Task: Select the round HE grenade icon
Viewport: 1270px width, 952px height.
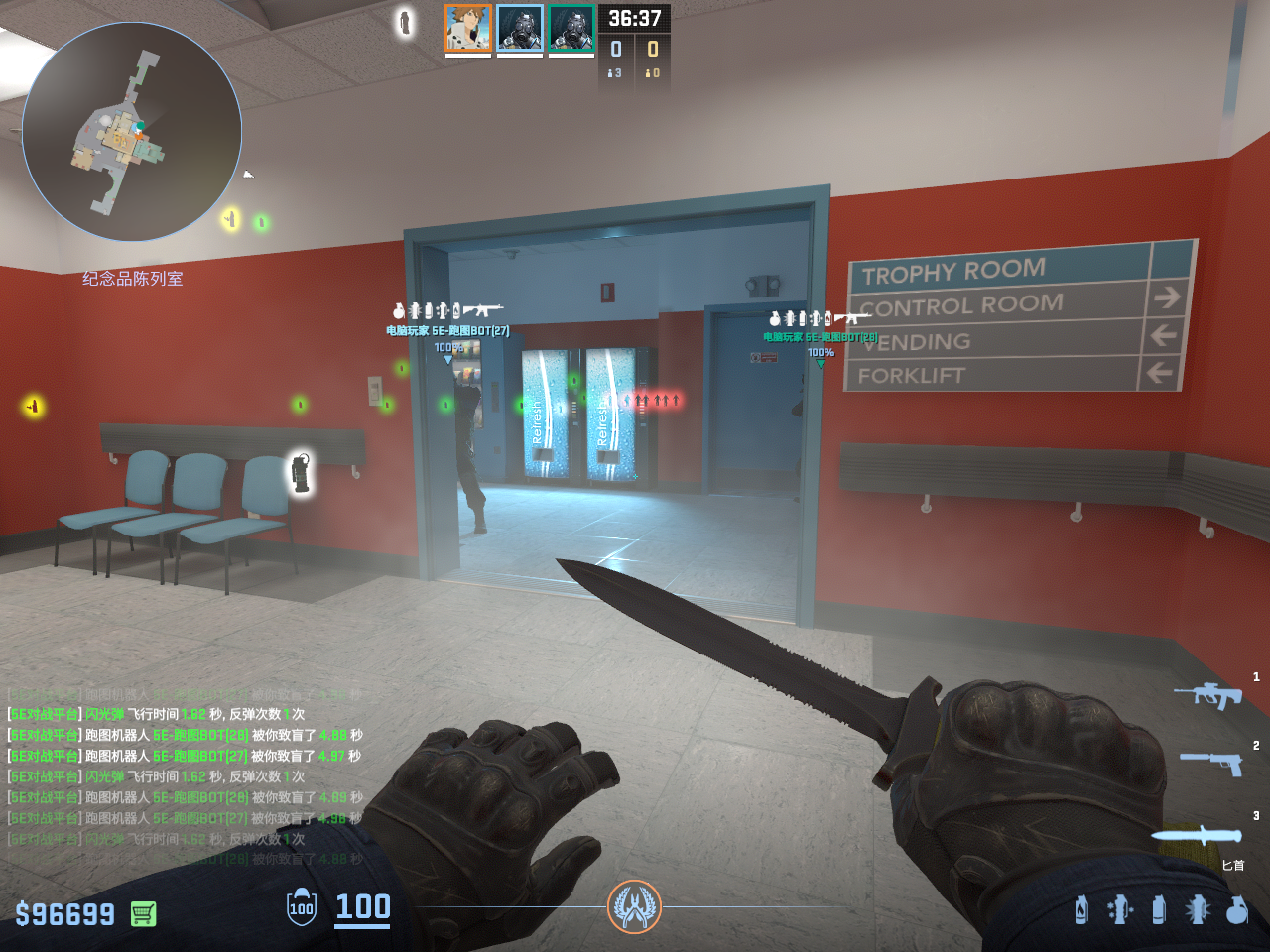Action: point(1236,908)
